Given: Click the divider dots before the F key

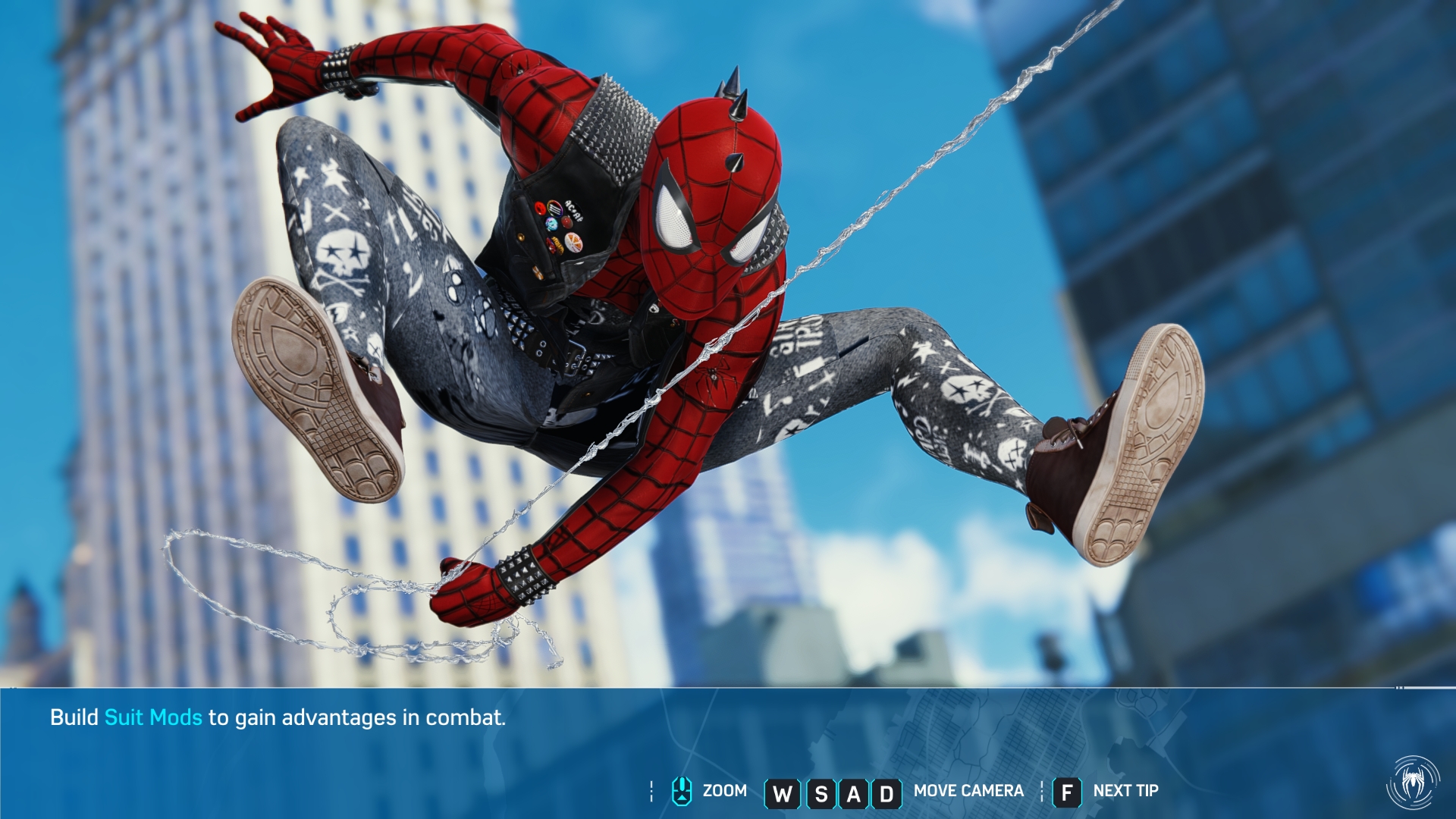Looking at the screenshot, I should click(1041, 790).
